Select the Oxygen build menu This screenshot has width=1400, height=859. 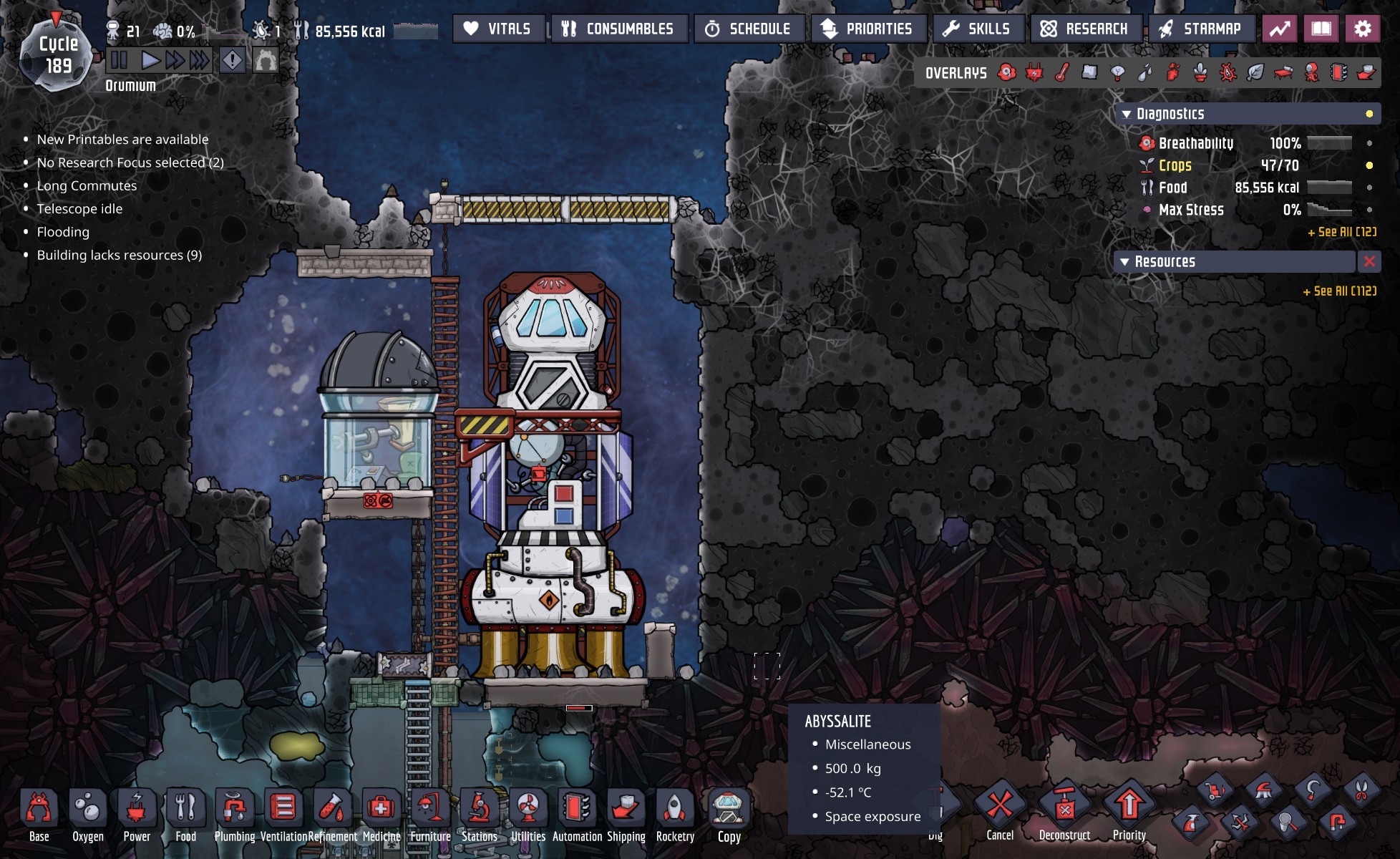pos(87,815)
